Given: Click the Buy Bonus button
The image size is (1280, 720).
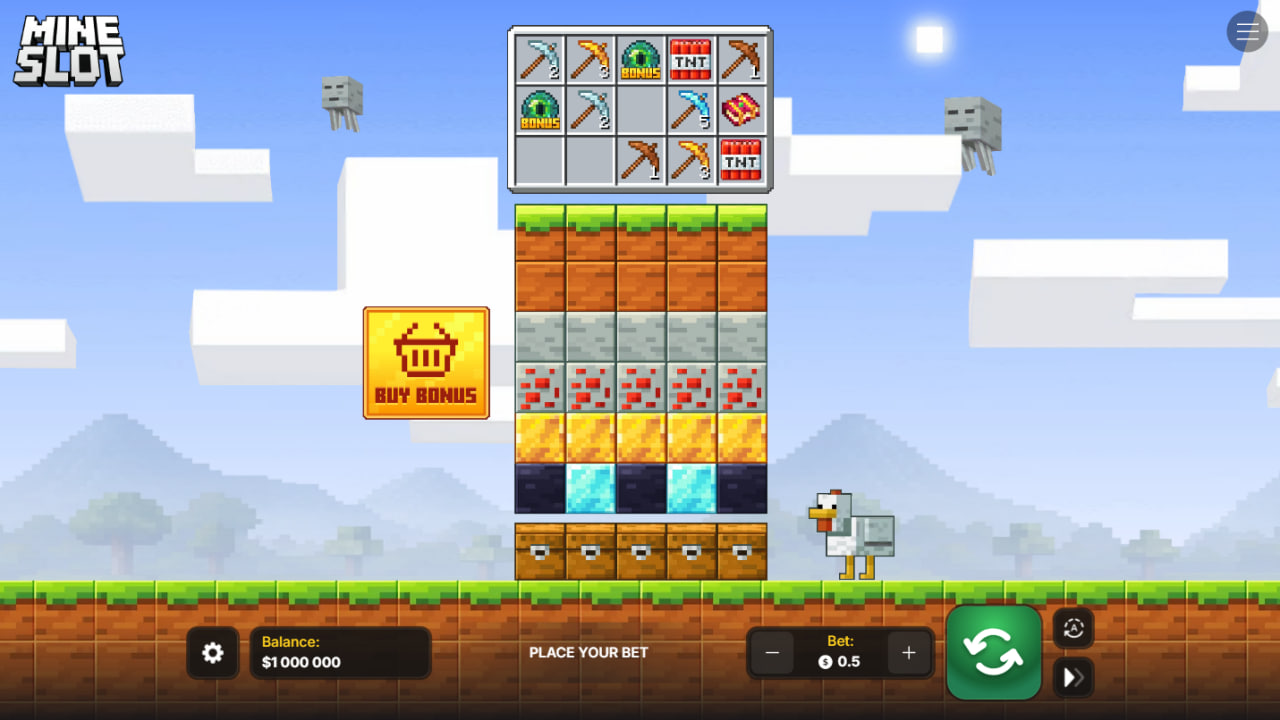Looking at the screenshot, I should pyautogui.click(x=426, y=362).
